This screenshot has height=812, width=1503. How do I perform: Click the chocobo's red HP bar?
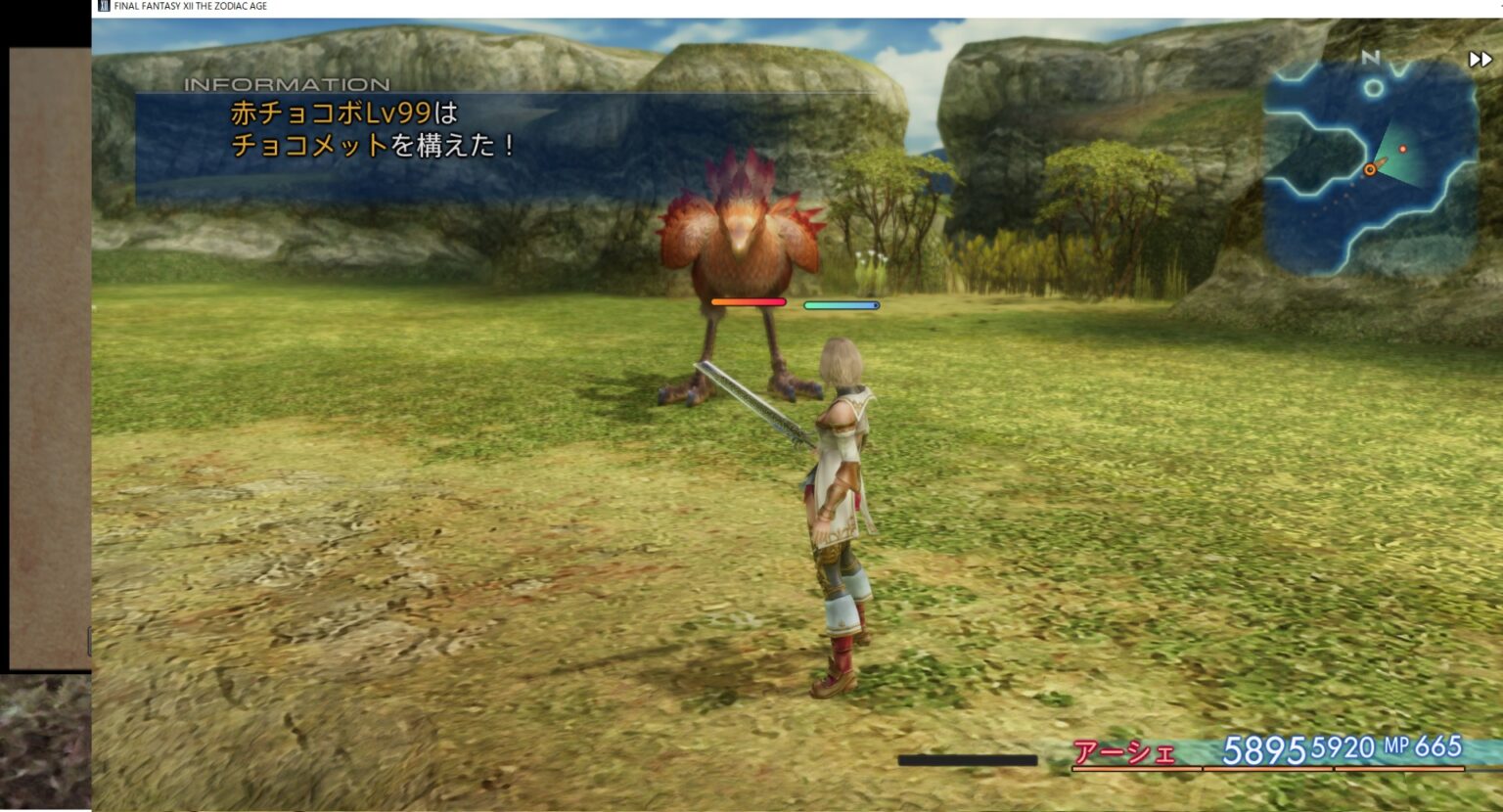(x=749, y=302)
